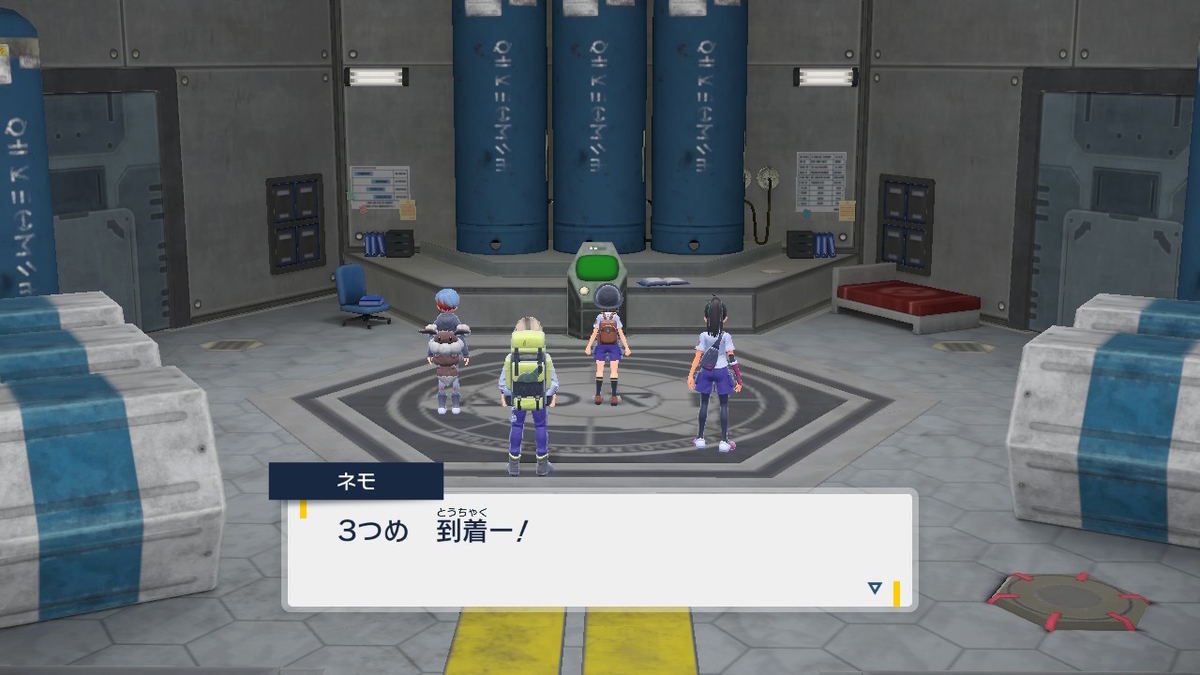Viewport: 1200px width, 675px height.
Task: Advance dialogue with the blue arrow indicator
Action: click(x=875, y=588)
